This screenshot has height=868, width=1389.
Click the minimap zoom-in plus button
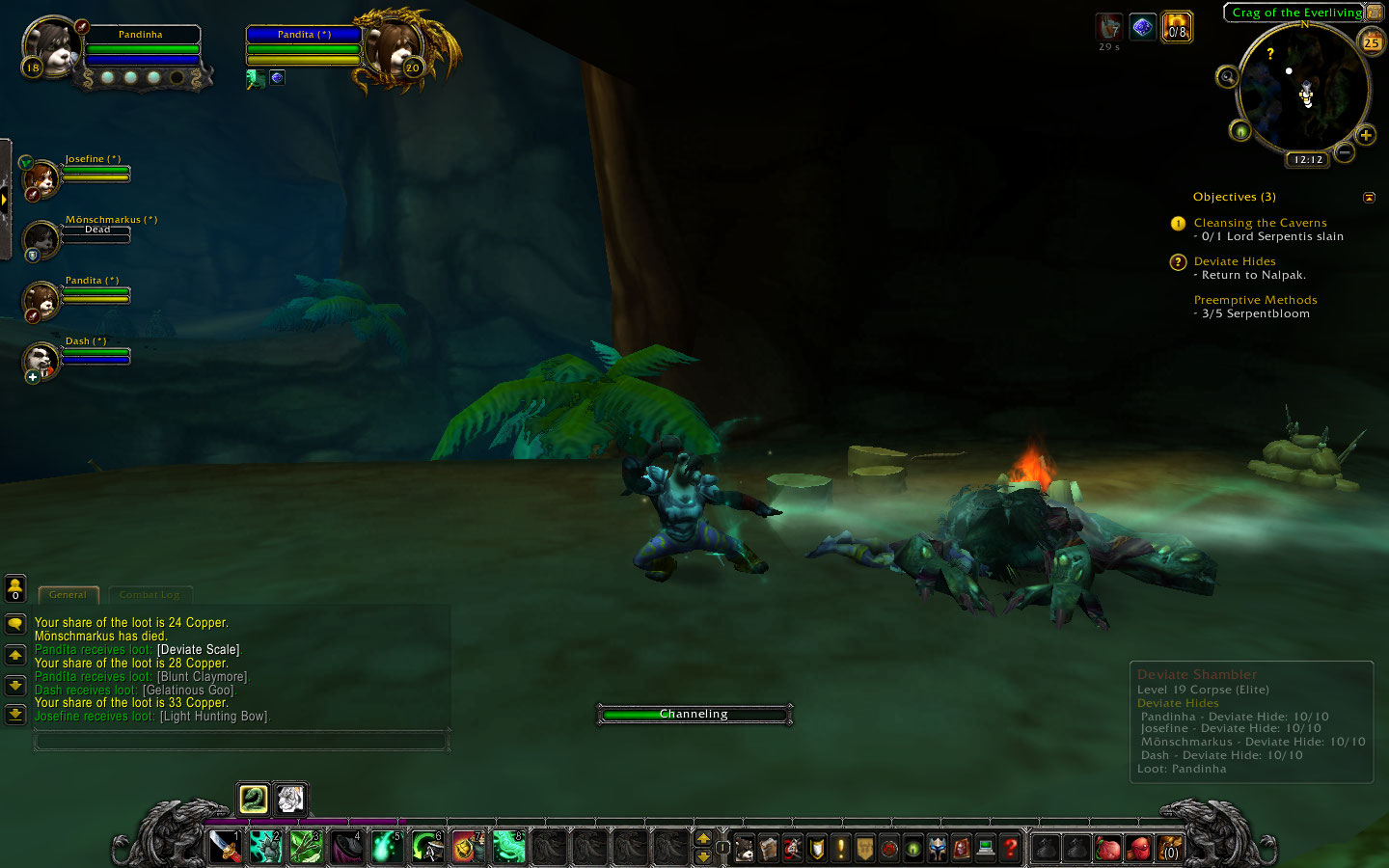1366,135
